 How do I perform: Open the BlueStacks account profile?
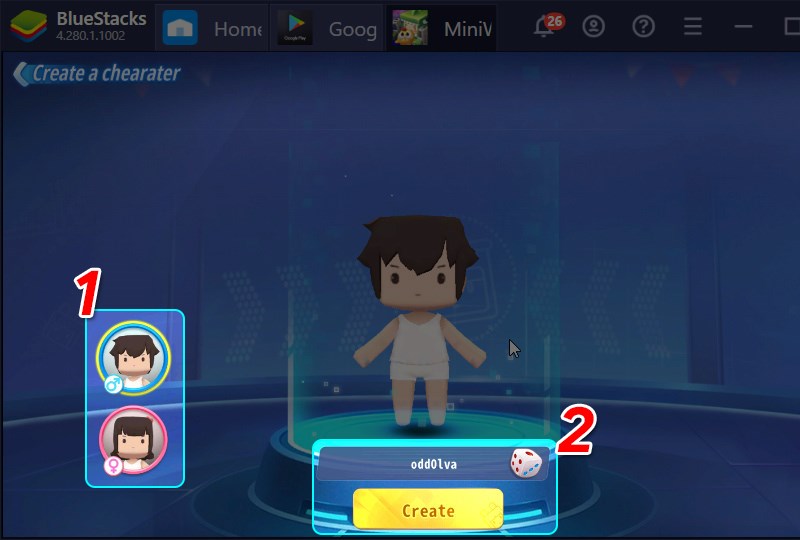coord(594,28)
